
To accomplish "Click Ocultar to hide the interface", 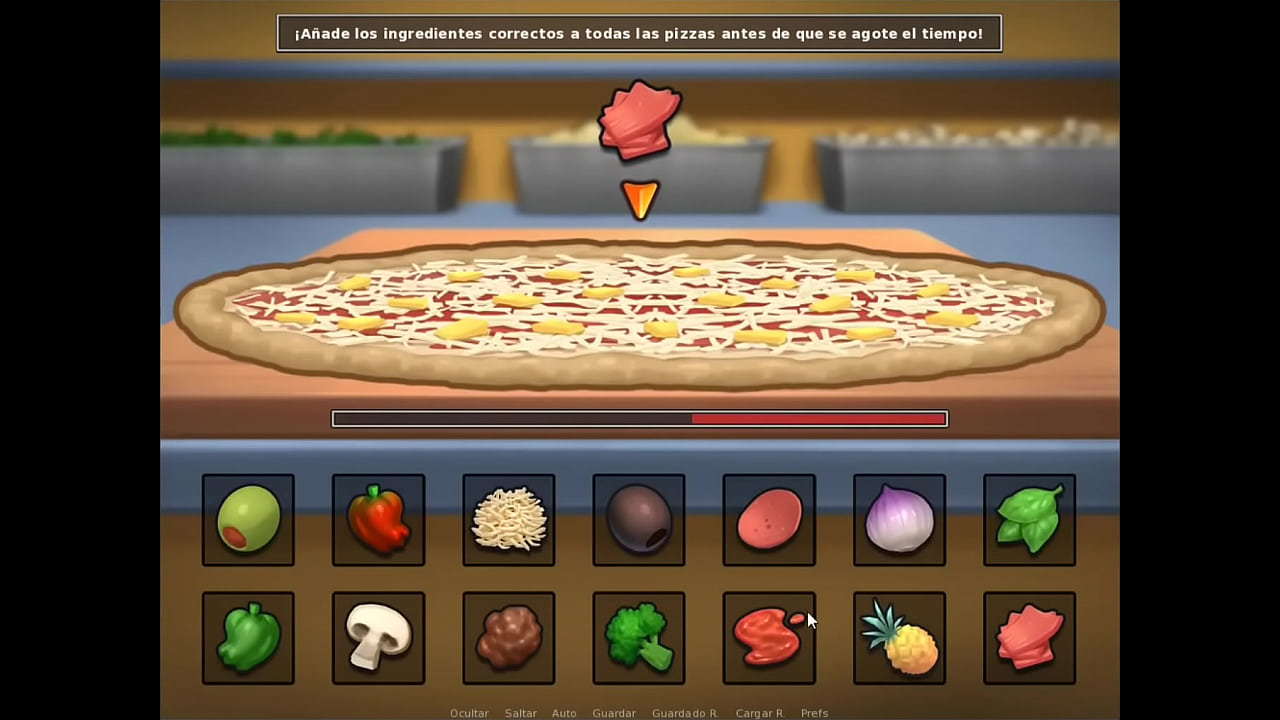I will pyautogui.click(x=469, y=713).
